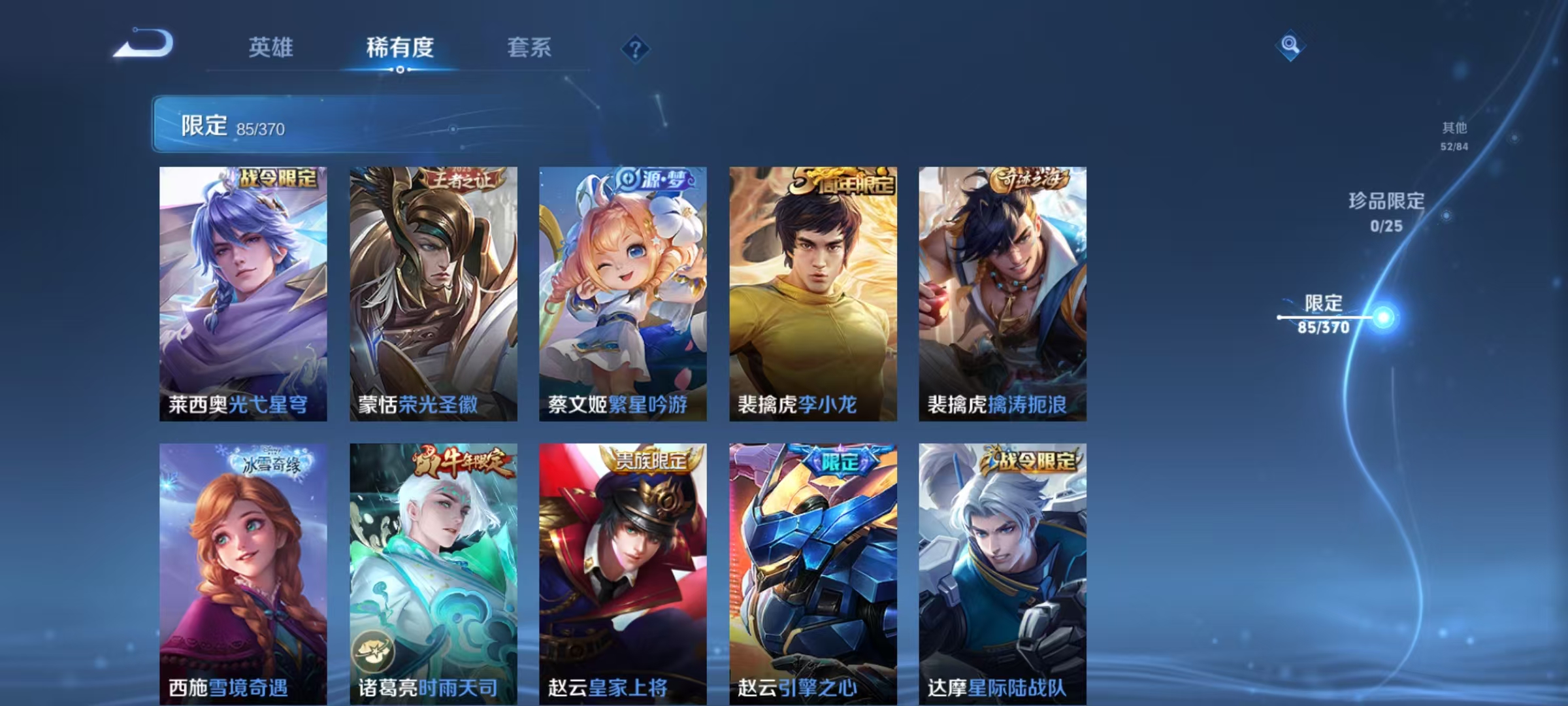1568x706 pixels.
Task: Click the 五周年限定 badge on 李小龙 card
Action: [x=843, y=183]
